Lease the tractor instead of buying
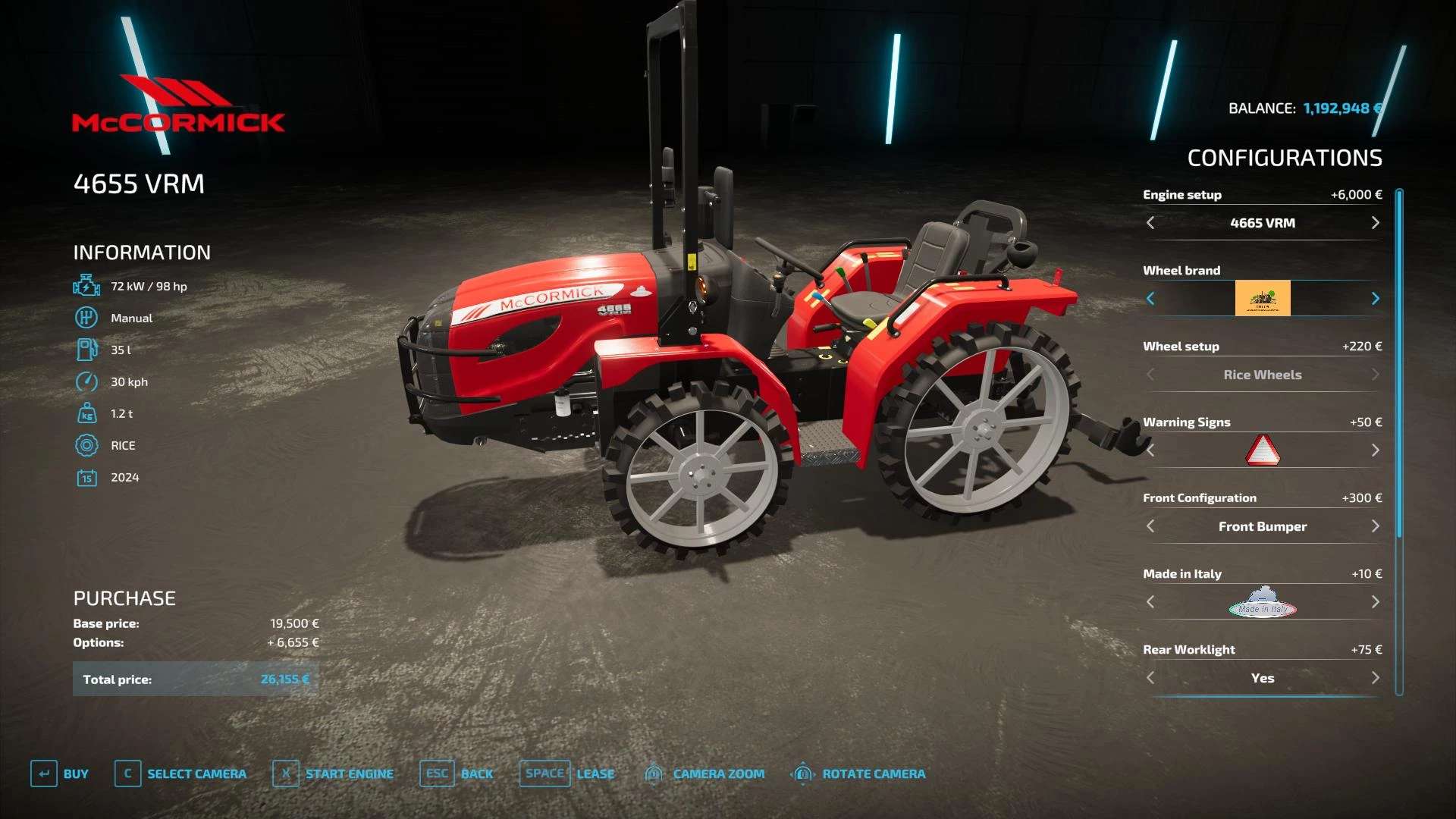1456x819 pixels. click(x=567, y=773)
